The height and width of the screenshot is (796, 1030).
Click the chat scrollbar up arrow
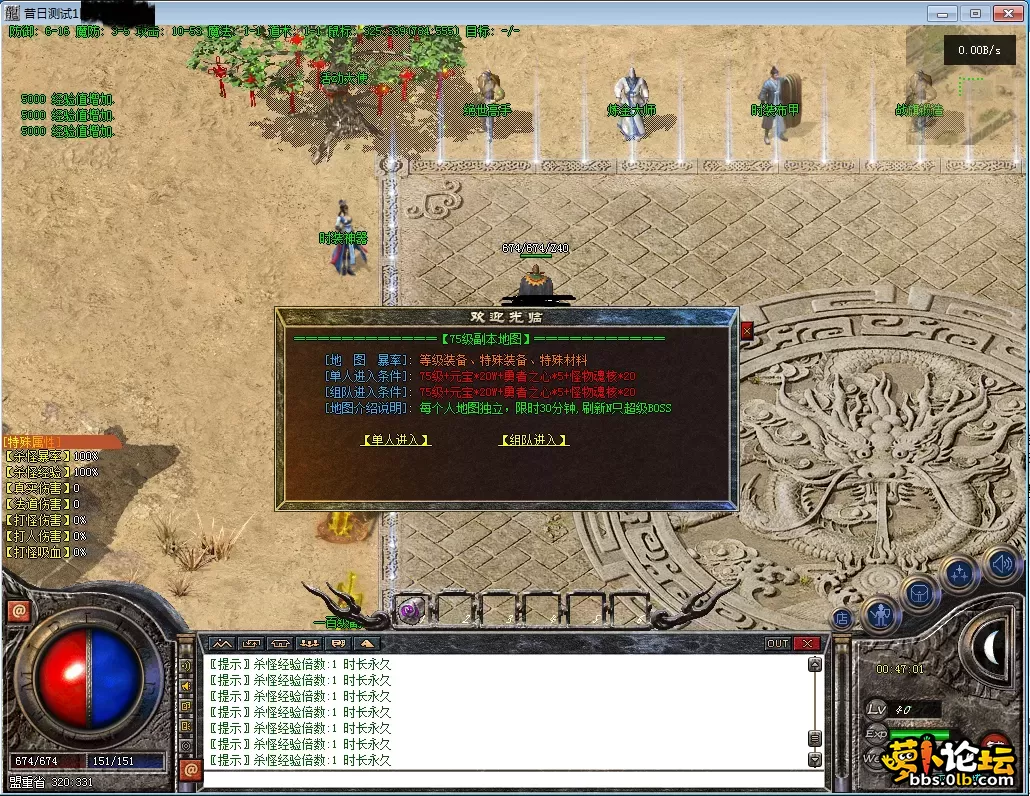click(x=815, y=664)
